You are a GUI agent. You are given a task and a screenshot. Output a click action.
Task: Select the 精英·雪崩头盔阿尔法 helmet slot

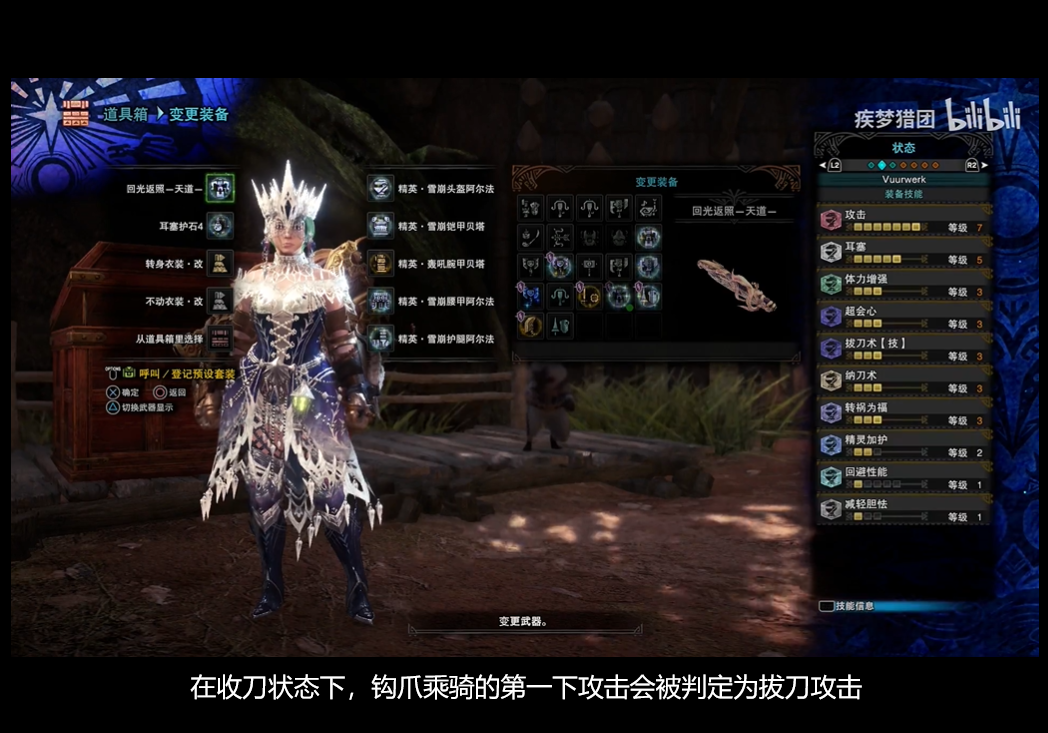coord(380,187)
